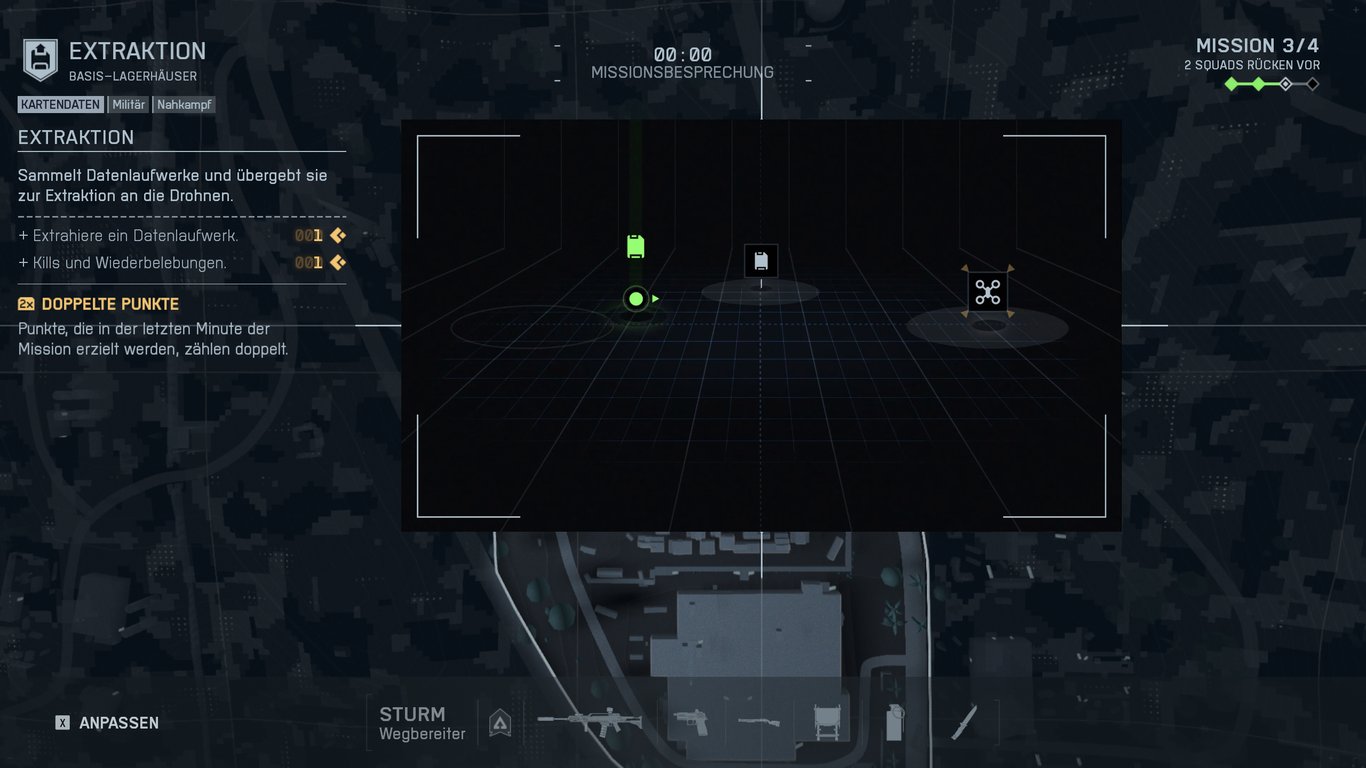
Task: Click the green data drive icon on the map
Action: click(636, 245)
